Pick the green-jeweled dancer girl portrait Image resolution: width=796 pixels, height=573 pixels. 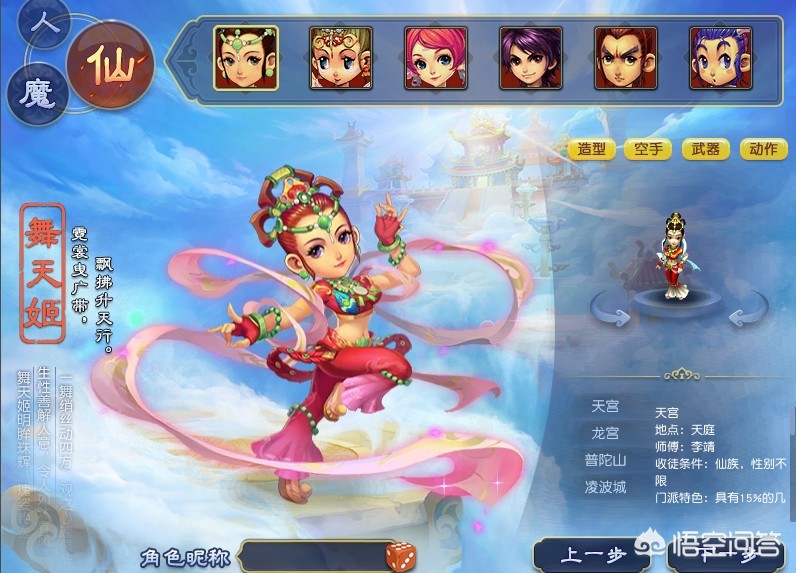pyautogui.click(x=246, y=57)
